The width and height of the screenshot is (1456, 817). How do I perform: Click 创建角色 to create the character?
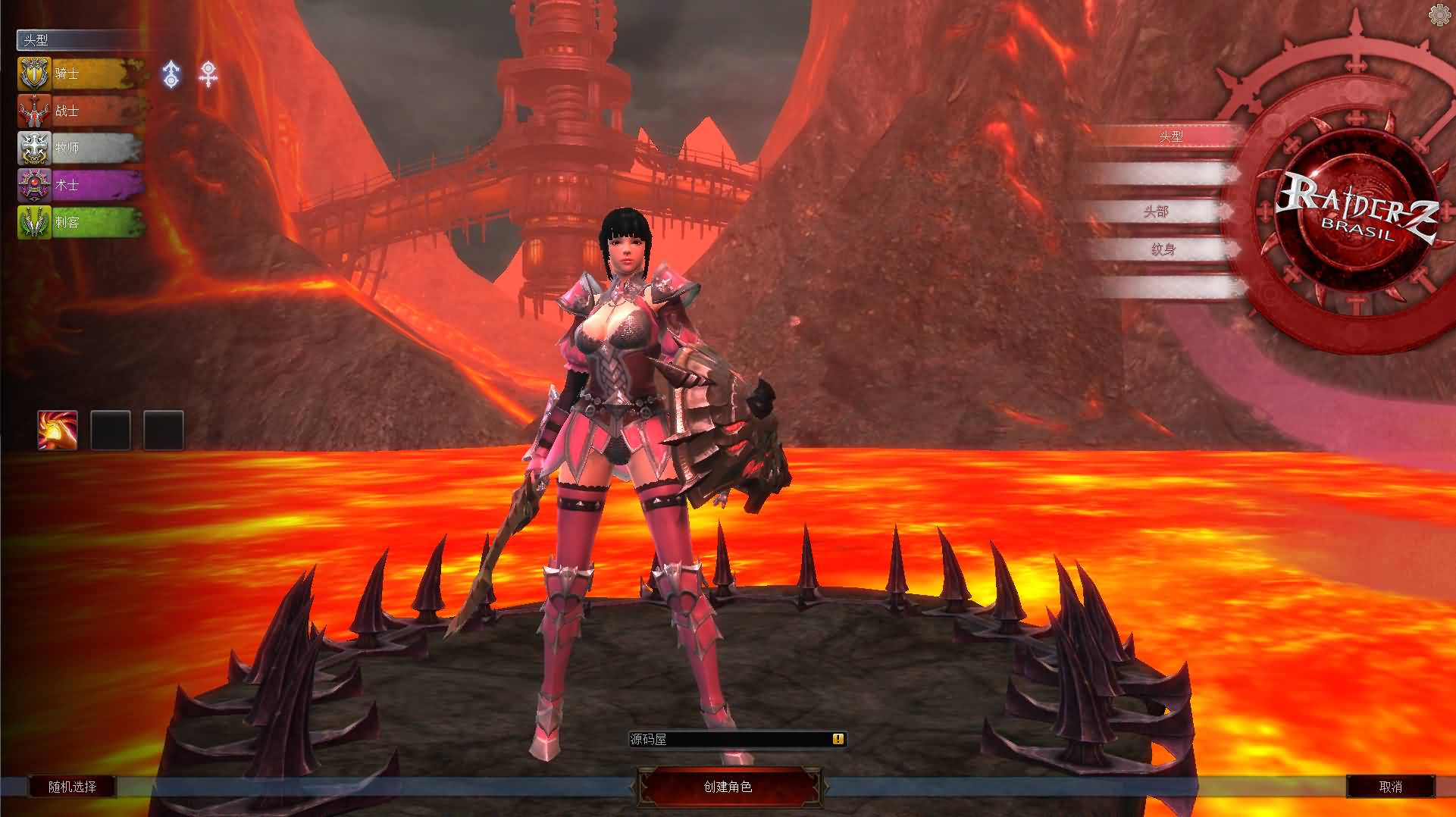coord(728,787)
